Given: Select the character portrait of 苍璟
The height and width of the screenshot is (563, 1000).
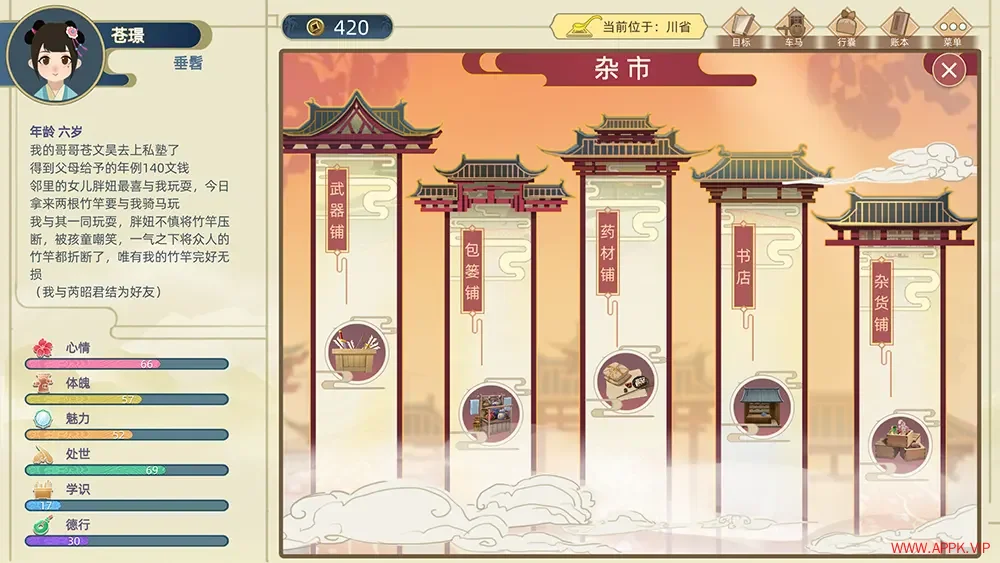Looking at the screenshot, I should pyautogui.click(x=55, y=55).
